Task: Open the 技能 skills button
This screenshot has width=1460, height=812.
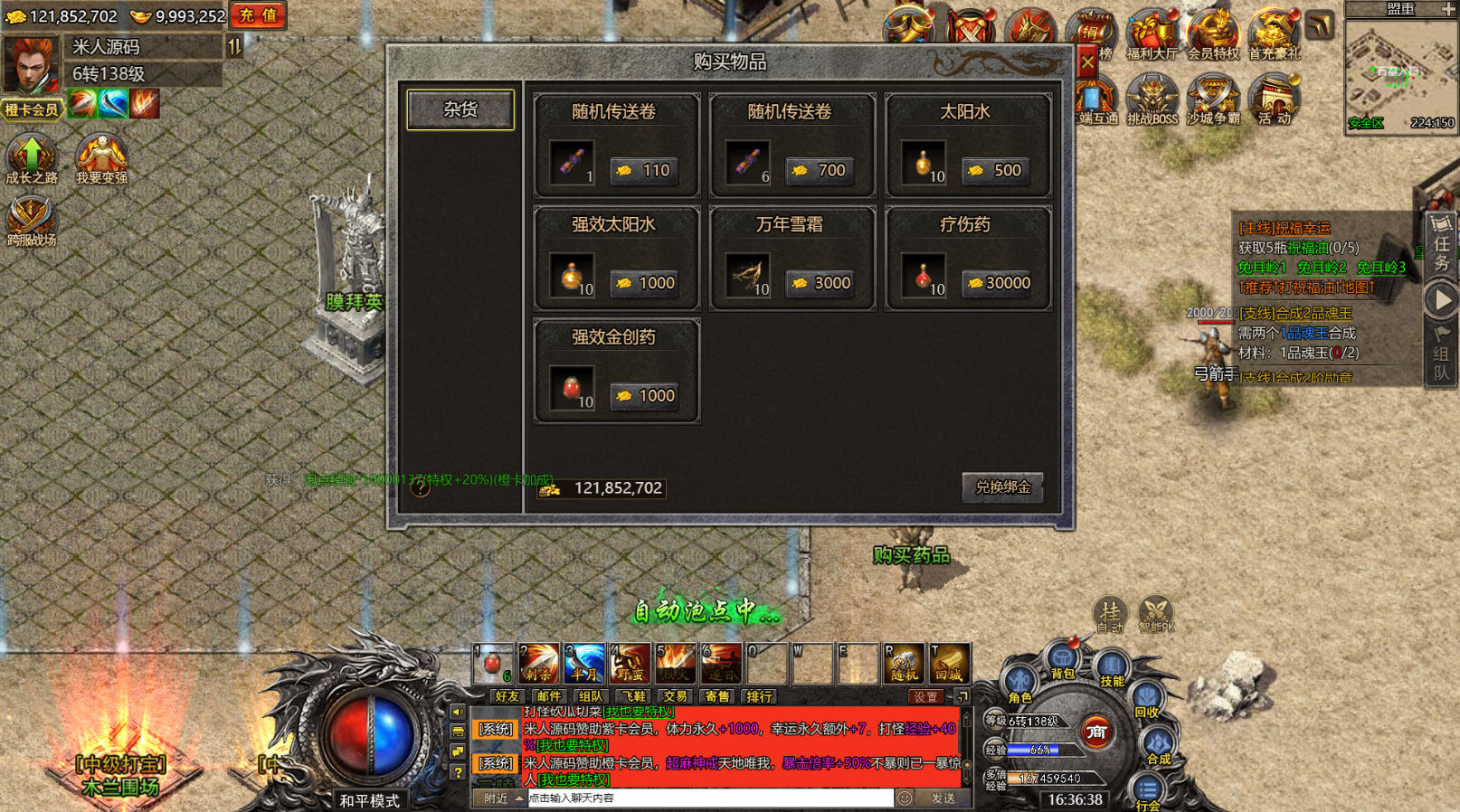Action: point(1112,669)
